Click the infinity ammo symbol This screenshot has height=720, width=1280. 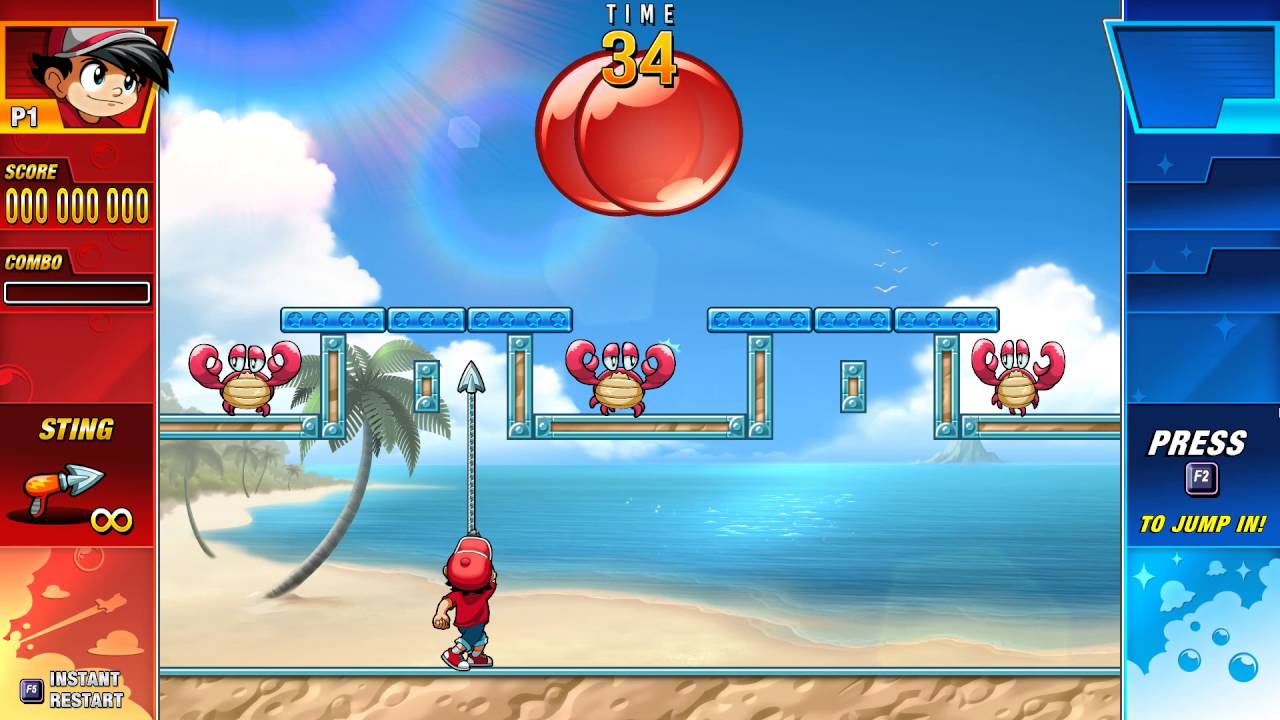pyautogui.click(x=115, y=520)
